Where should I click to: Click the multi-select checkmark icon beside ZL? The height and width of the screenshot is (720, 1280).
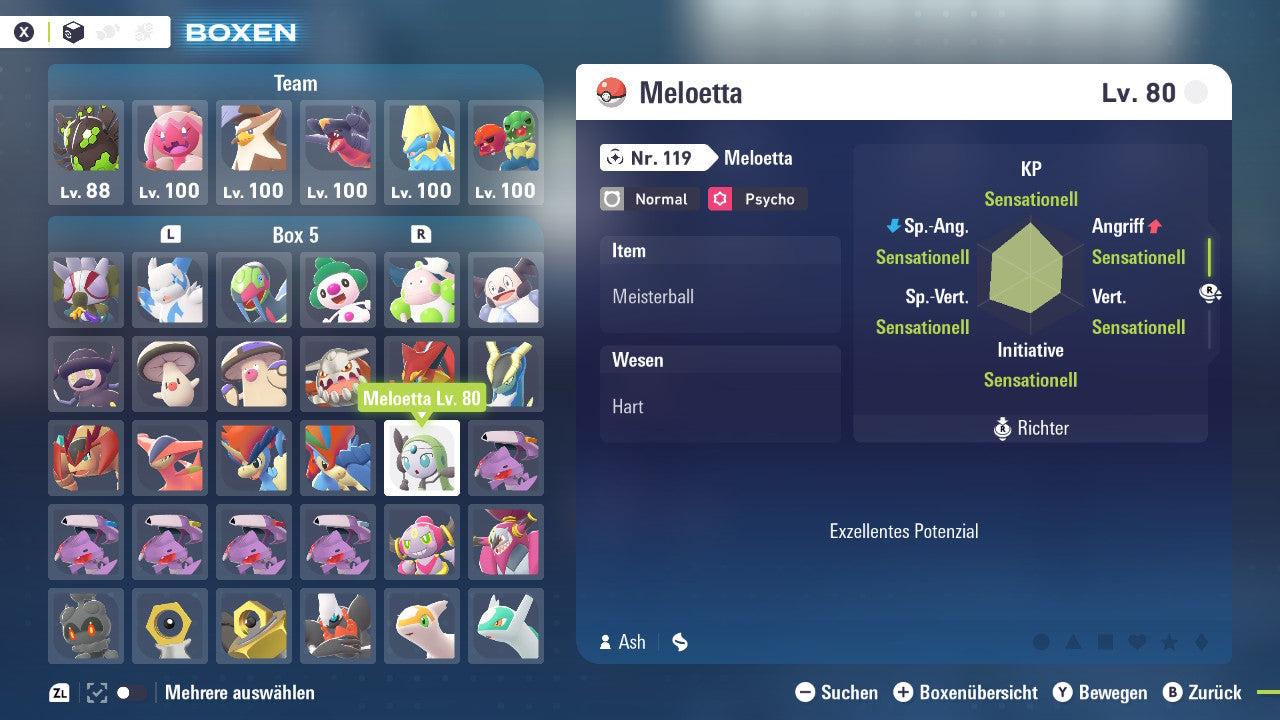[x=95, y=692]
